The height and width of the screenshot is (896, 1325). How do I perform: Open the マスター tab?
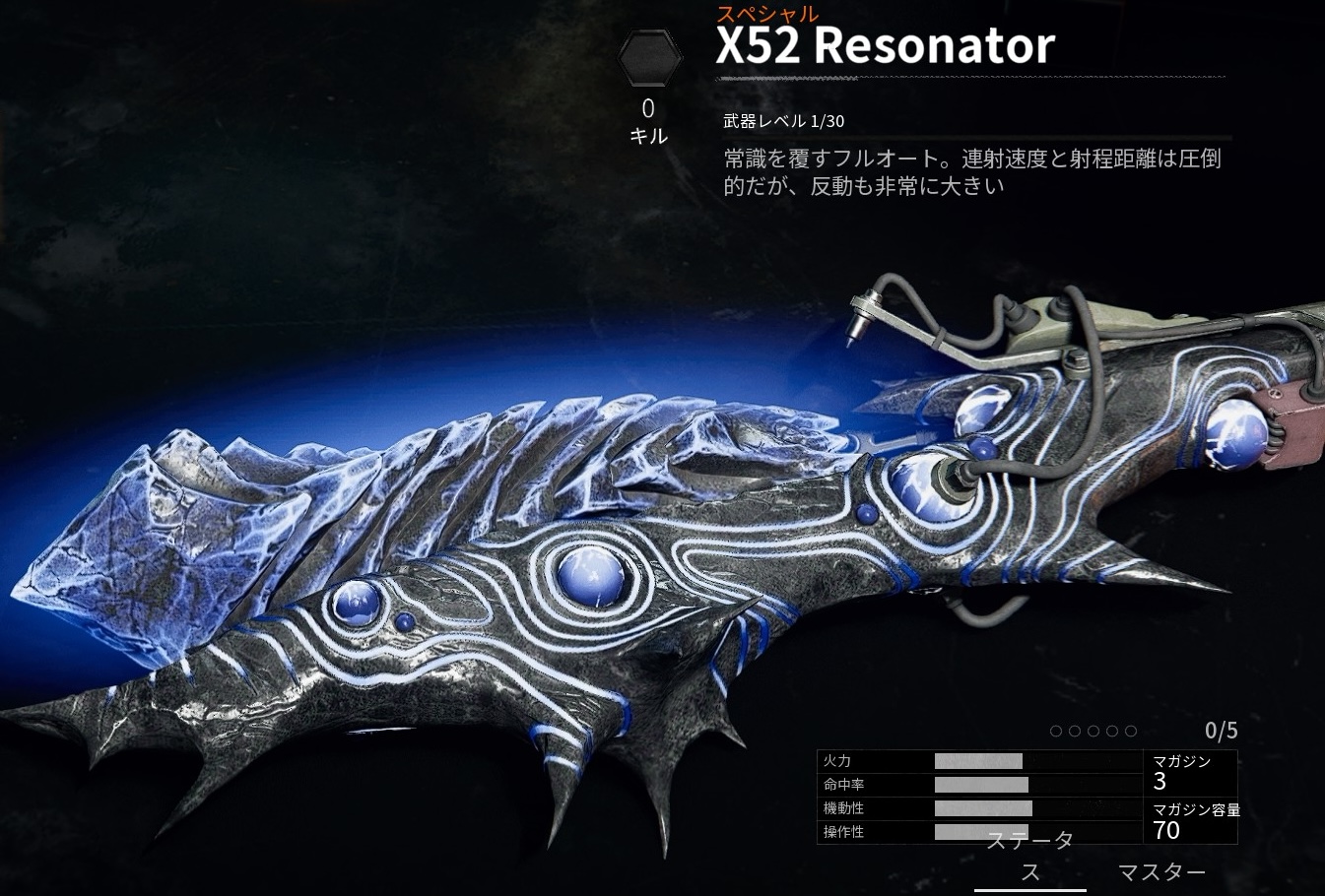(x=1161, y=872)
